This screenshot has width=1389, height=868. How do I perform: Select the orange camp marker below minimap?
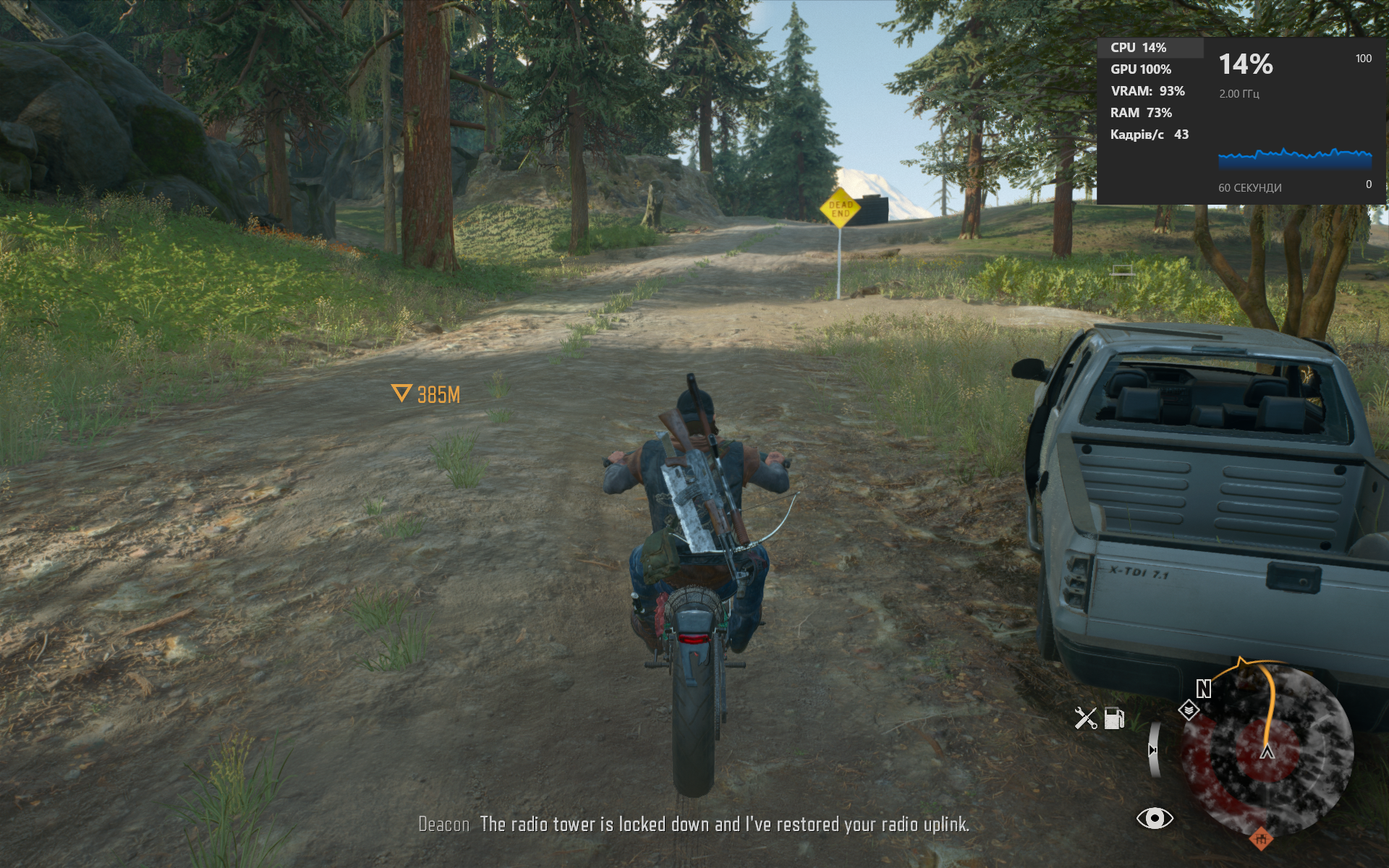[1260, 838]
